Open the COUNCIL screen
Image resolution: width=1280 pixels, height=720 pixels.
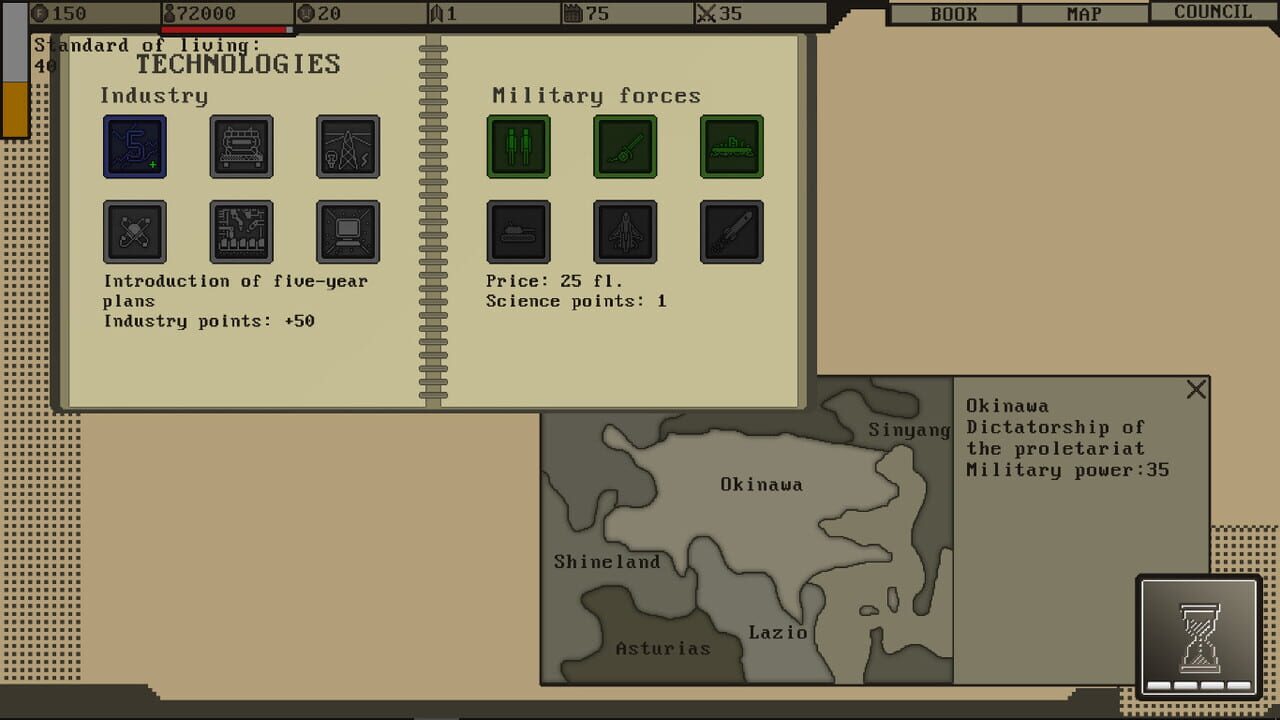[1211, 12]
